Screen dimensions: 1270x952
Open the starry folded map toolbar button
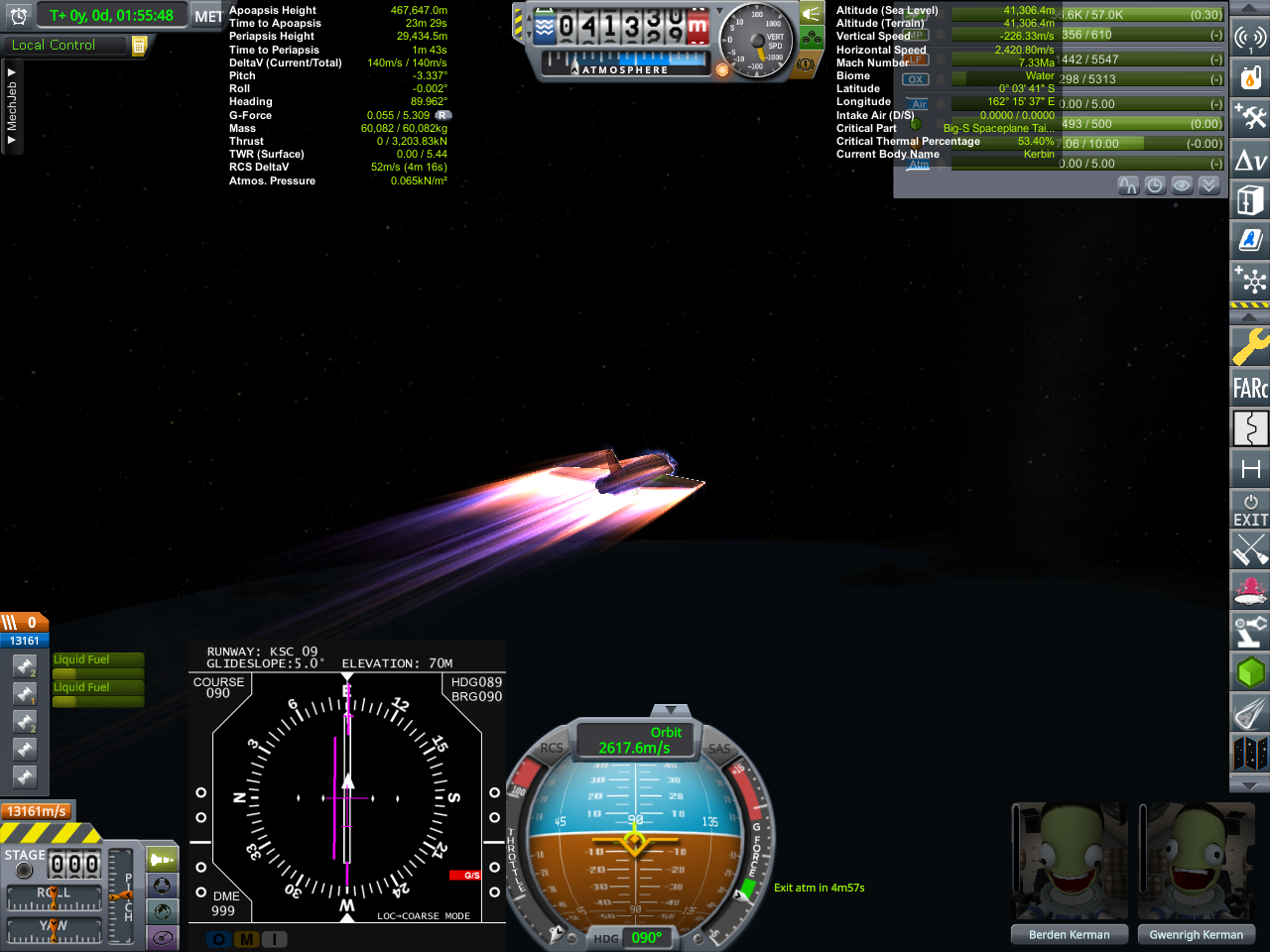[x=1250, y=754]
